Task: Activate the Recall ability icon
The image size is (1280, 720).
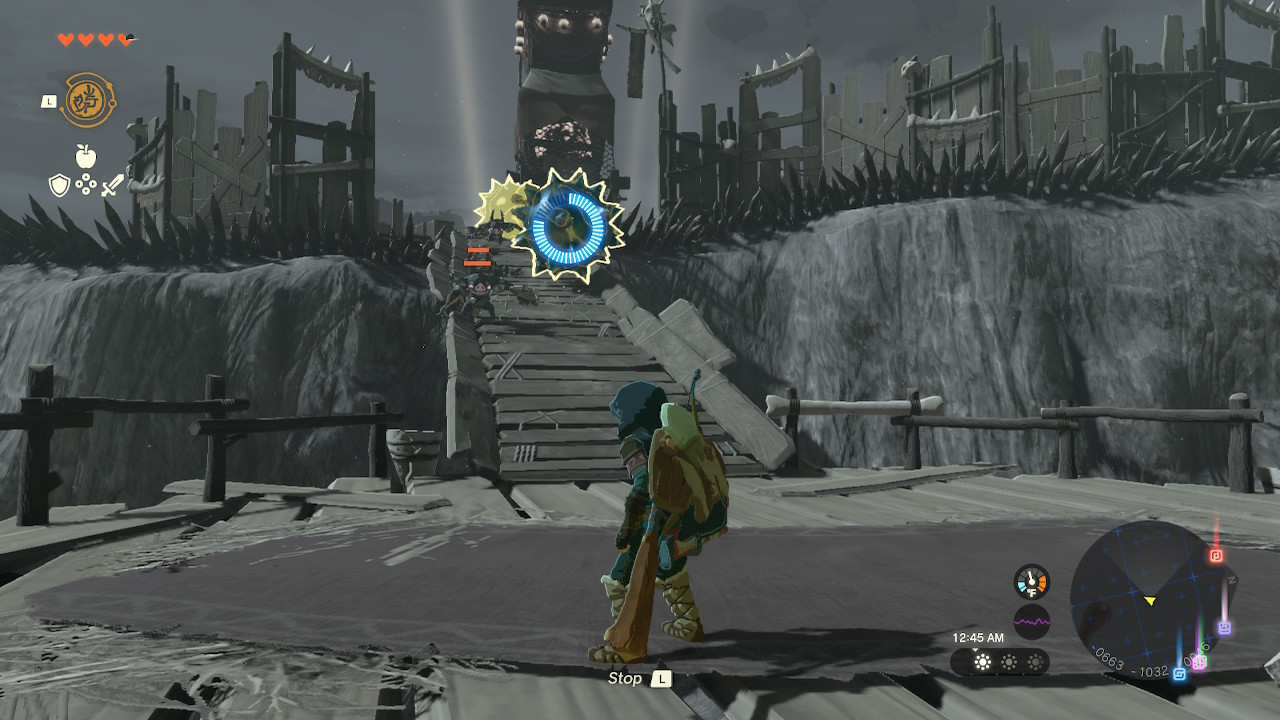Action: [x=89, y=100]
